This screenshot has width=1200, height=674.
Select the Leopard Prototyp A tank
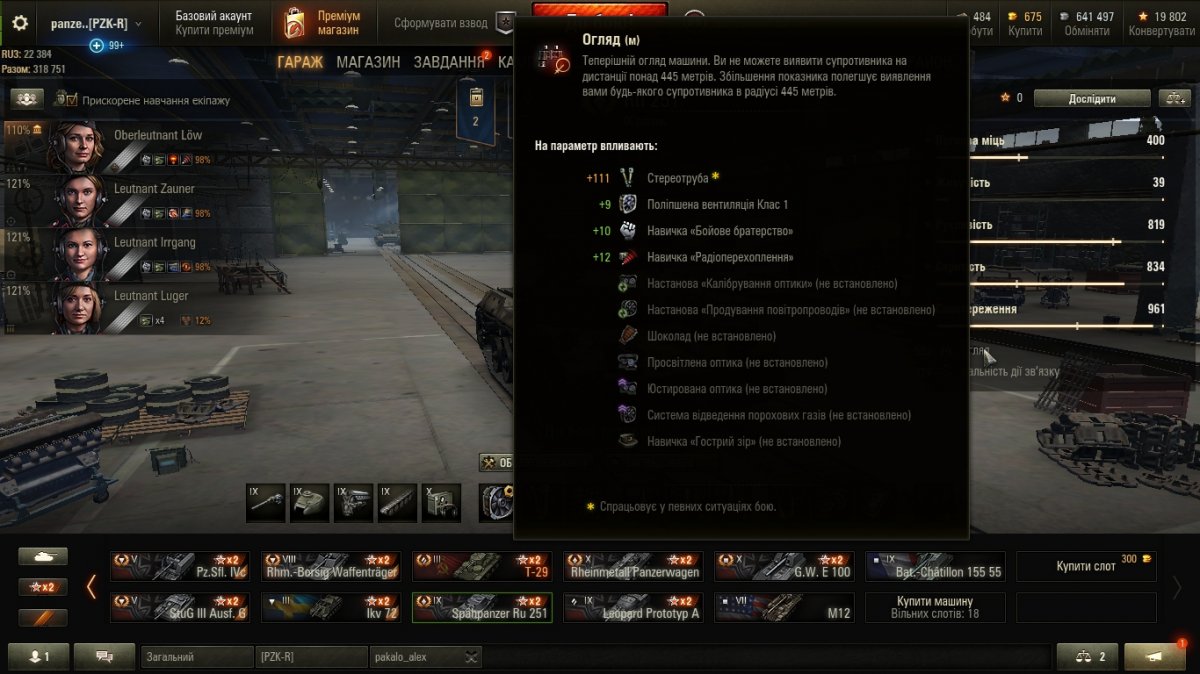pos(632,608)
